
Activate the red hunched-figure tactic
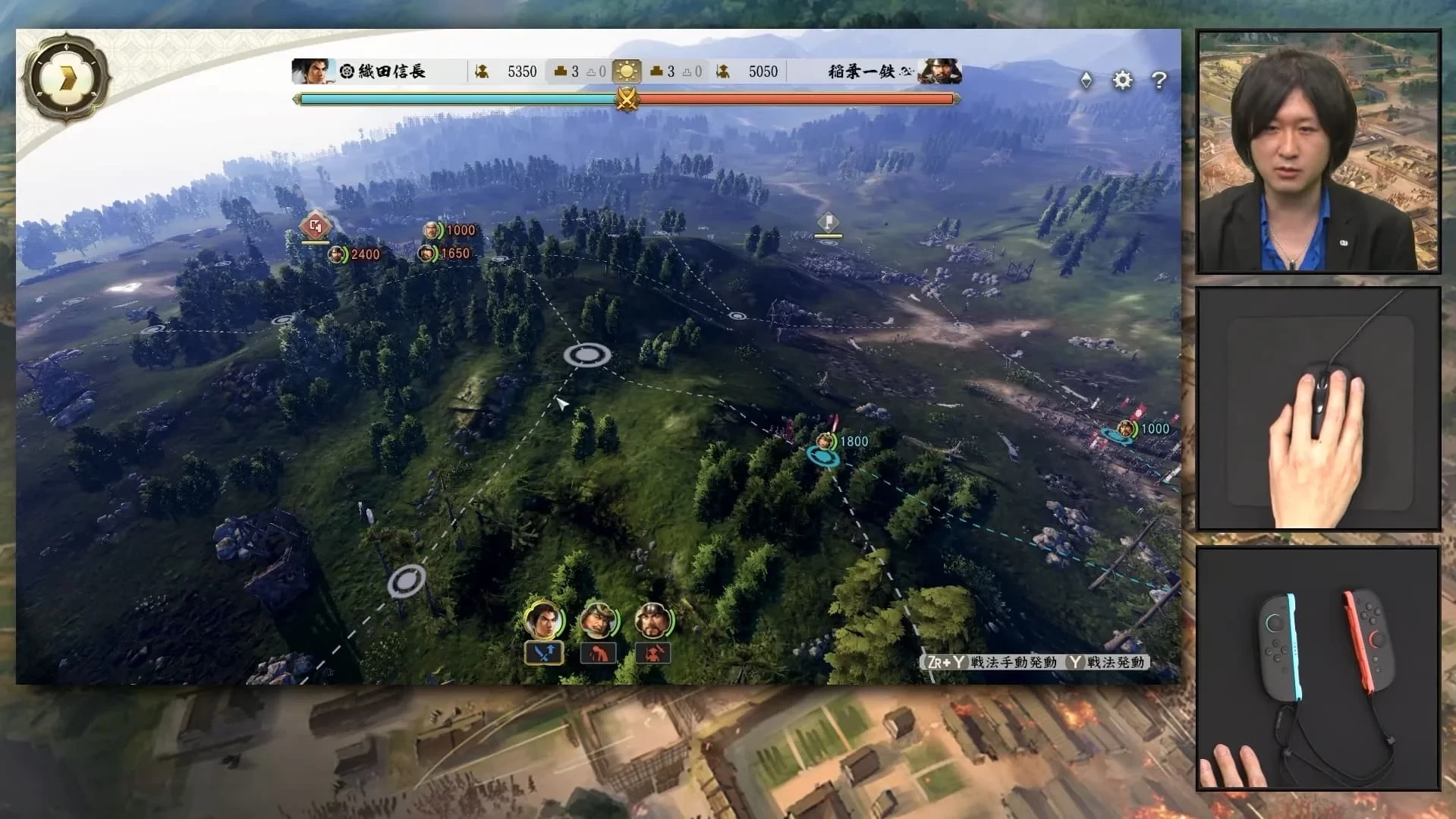(x=598, y=653)
